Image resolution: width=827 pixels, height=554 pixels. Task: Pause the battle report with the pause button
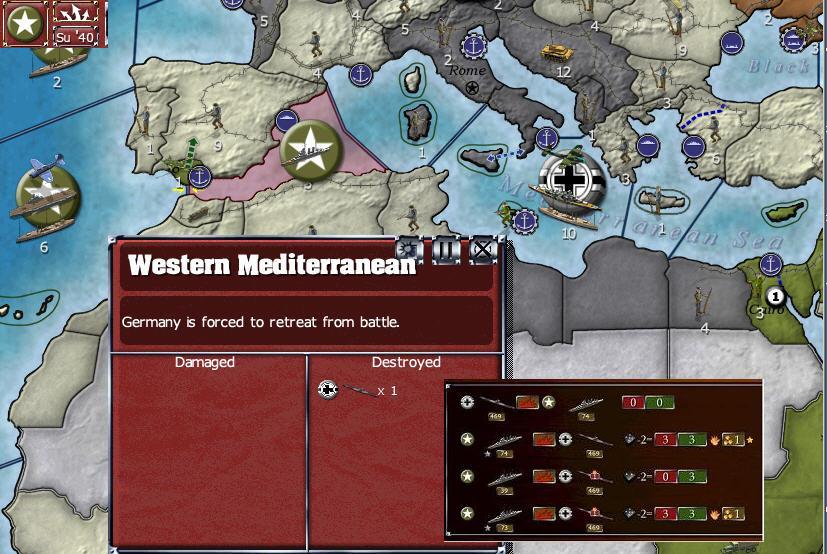pyautogui.click(x=446, y=250)
